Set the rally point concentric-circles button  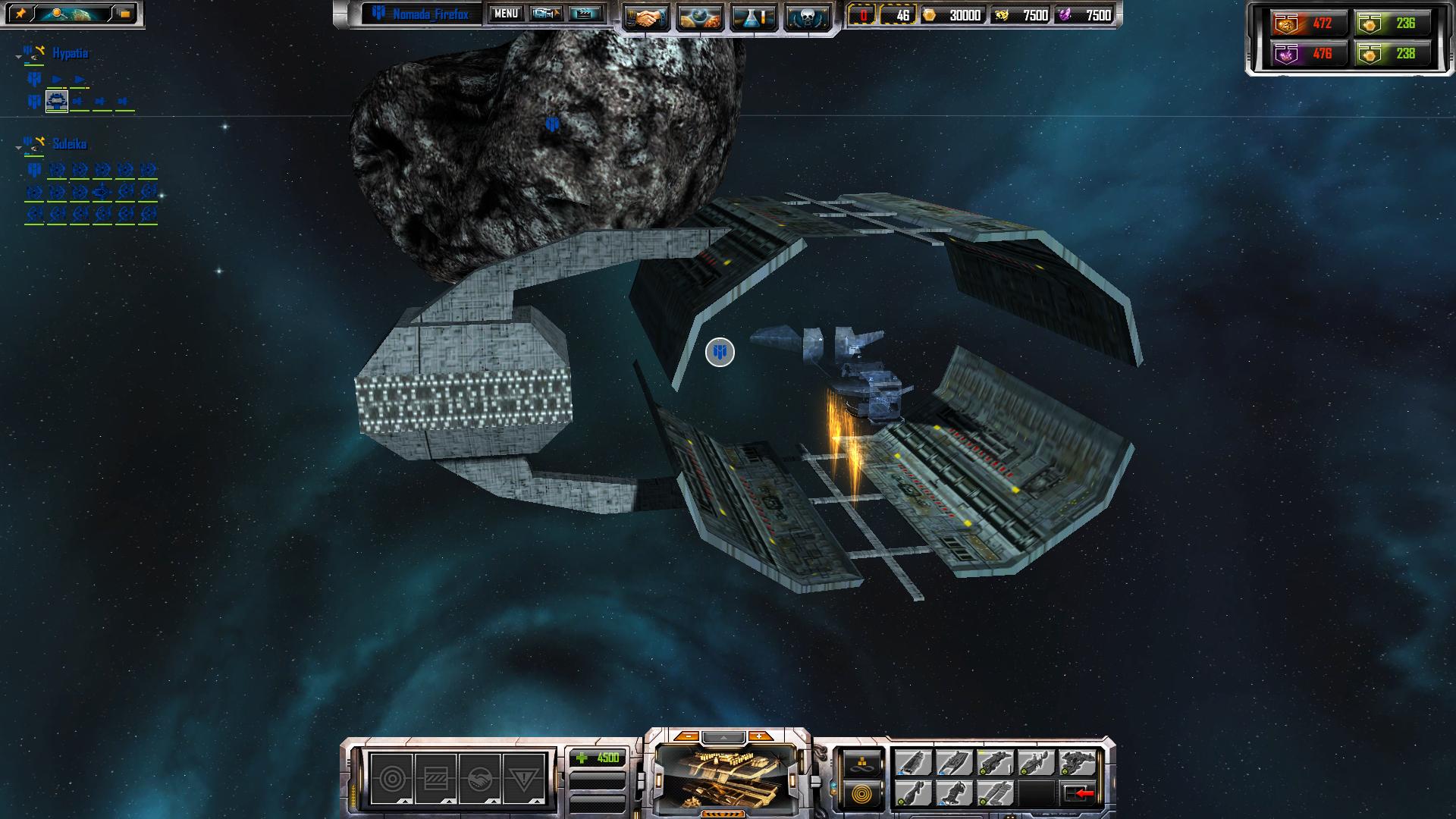click(862, 794)
